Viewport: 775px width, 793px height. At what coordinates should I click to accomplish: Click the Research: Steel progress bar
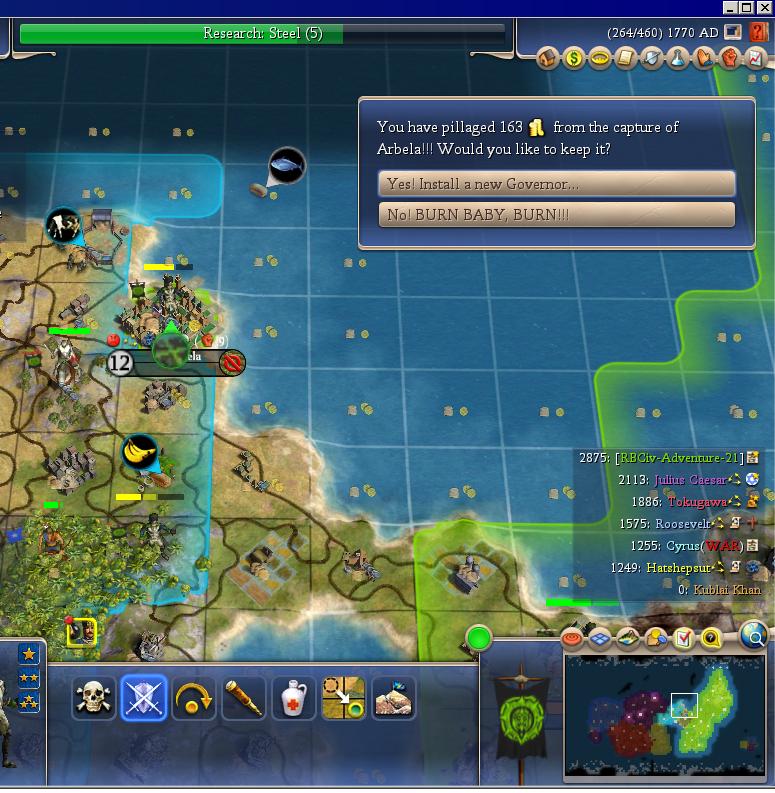tap(262, 34)
